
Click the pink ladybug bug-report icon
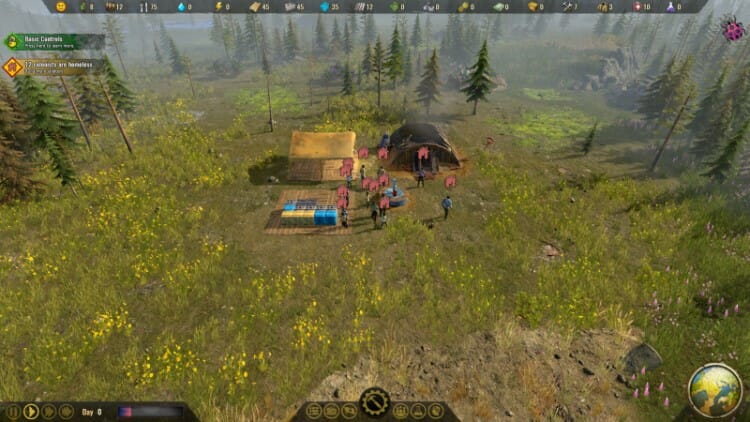click(x=733, y=31)
